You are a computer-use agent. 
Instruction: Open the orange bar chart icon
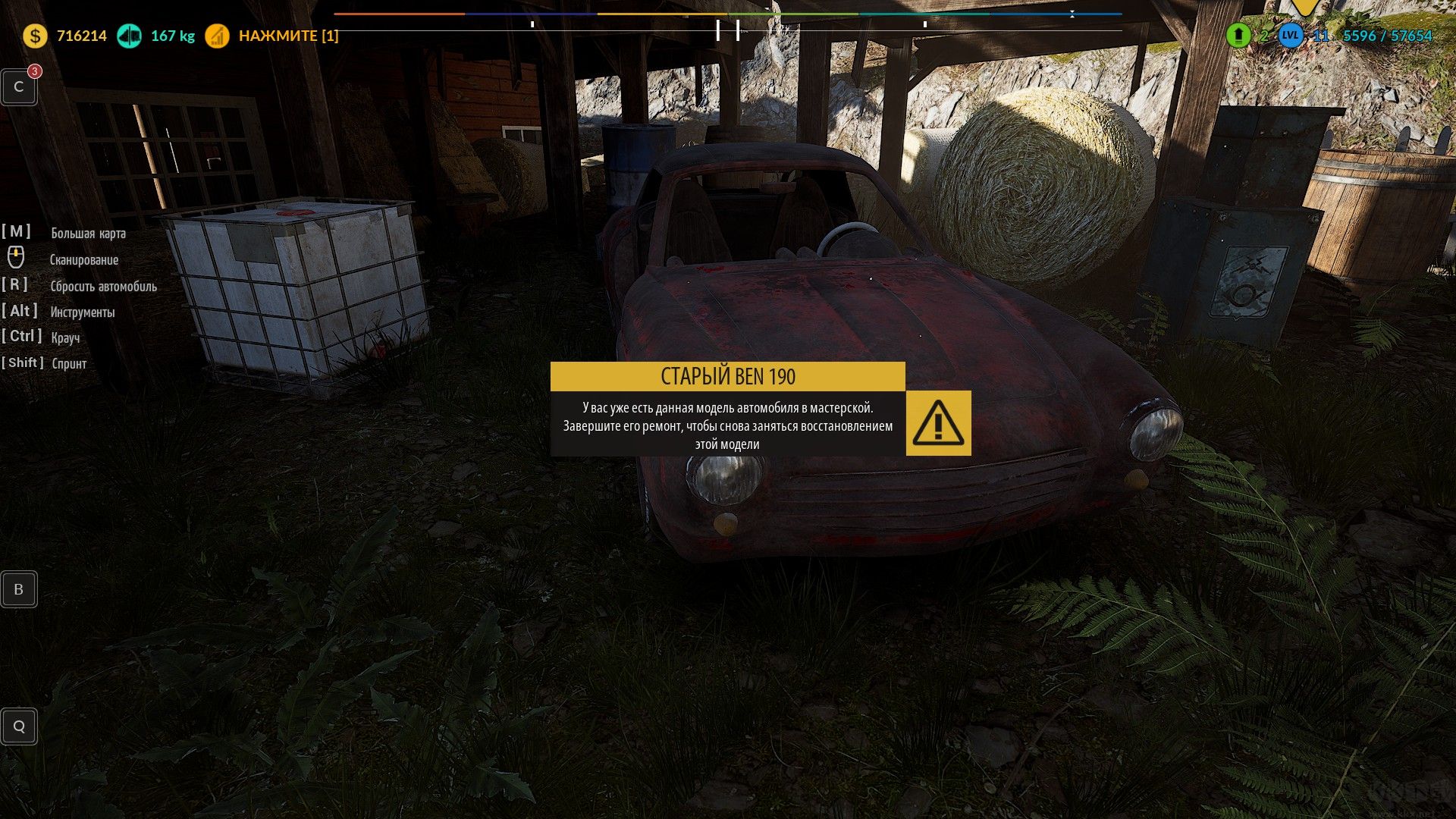[217, 36]
